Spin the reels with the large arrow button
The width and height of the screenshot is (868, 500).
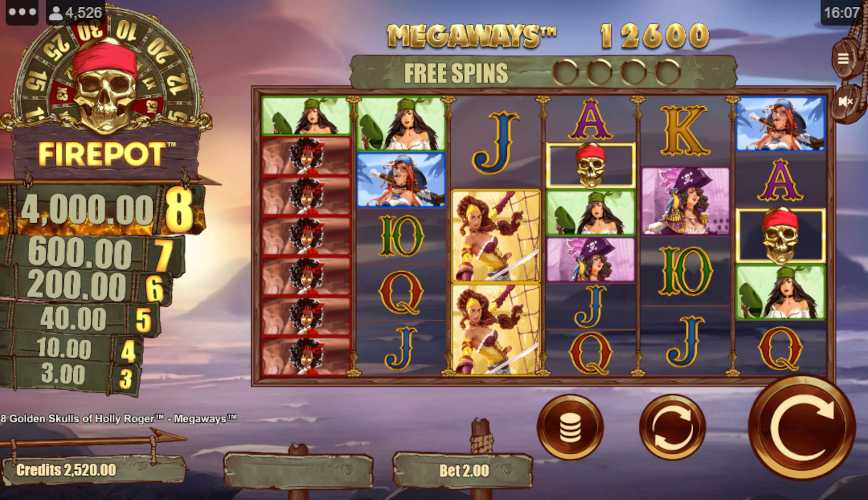click(801, 428)
